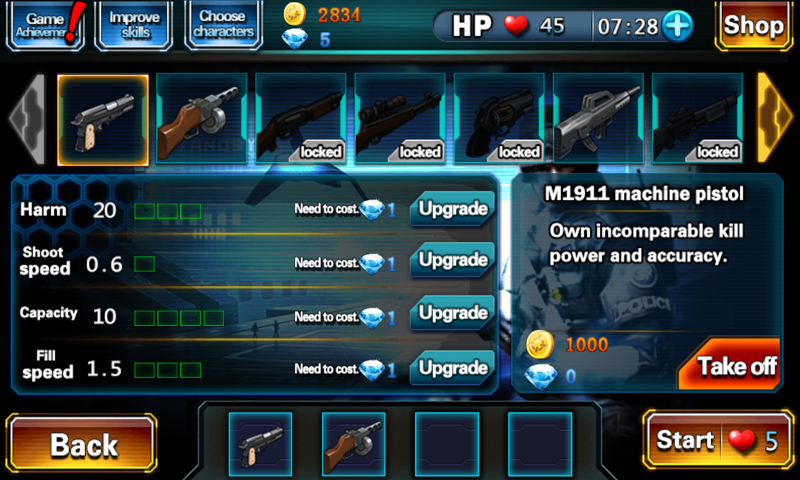800x480 pixels.
Task: Upgrade the Harm stat
Action: point(452,209)
